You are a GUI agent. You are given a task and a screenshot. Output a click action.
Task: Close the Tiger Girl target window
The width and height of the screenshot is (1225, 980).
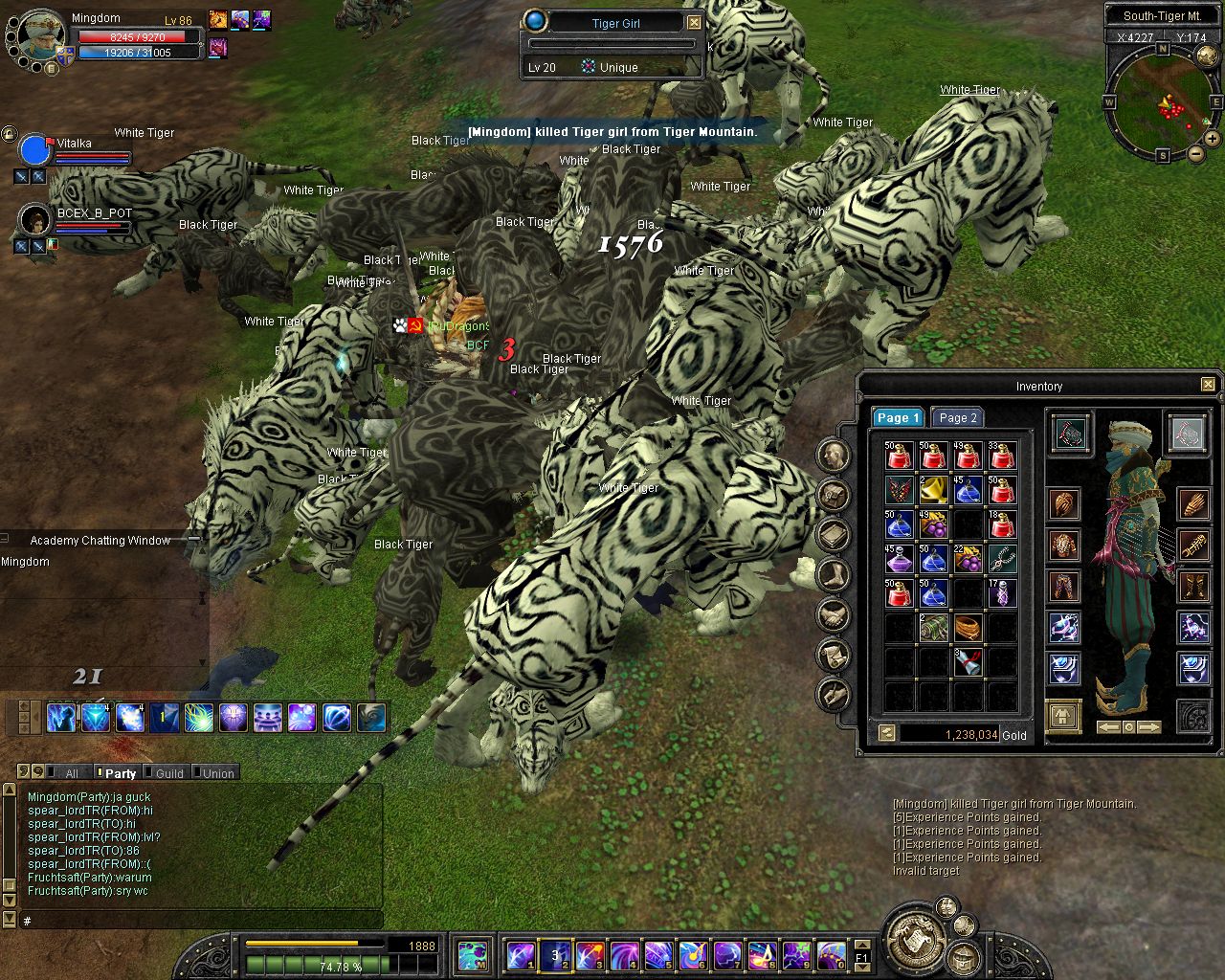[x=695, y=23]
